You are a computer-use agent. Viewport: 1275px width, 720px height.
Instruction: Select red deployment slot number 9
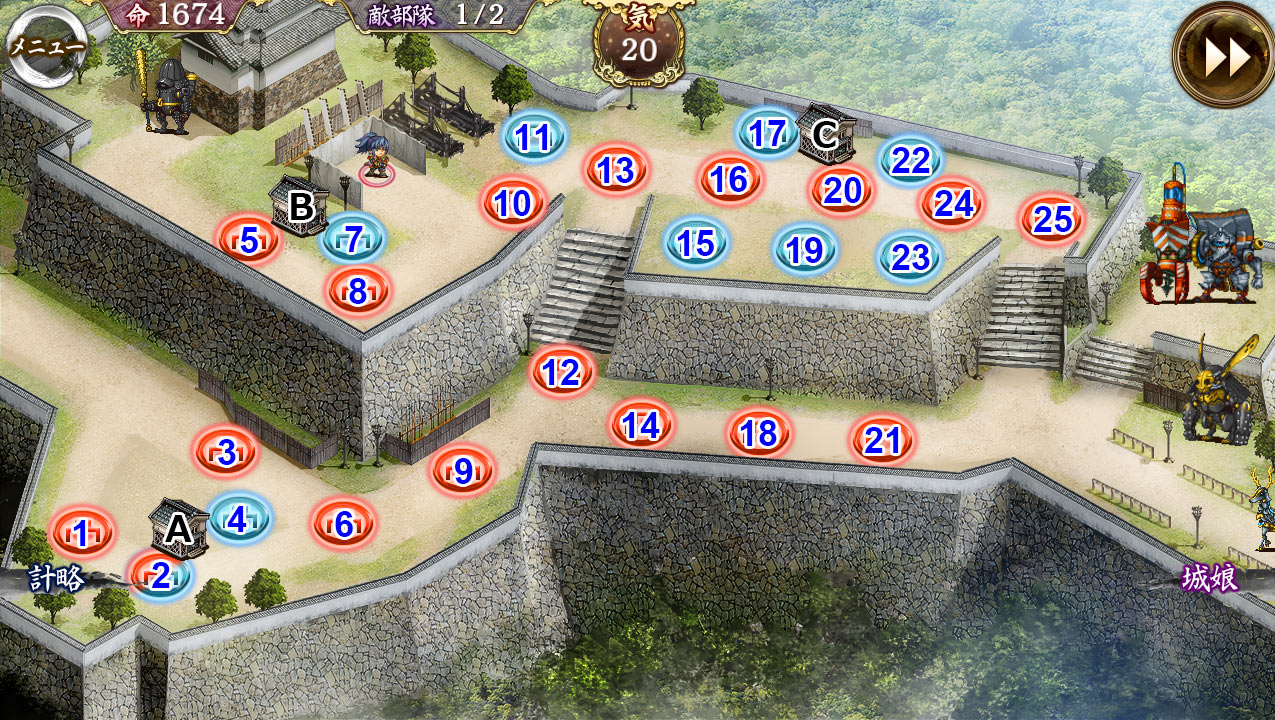463,470
